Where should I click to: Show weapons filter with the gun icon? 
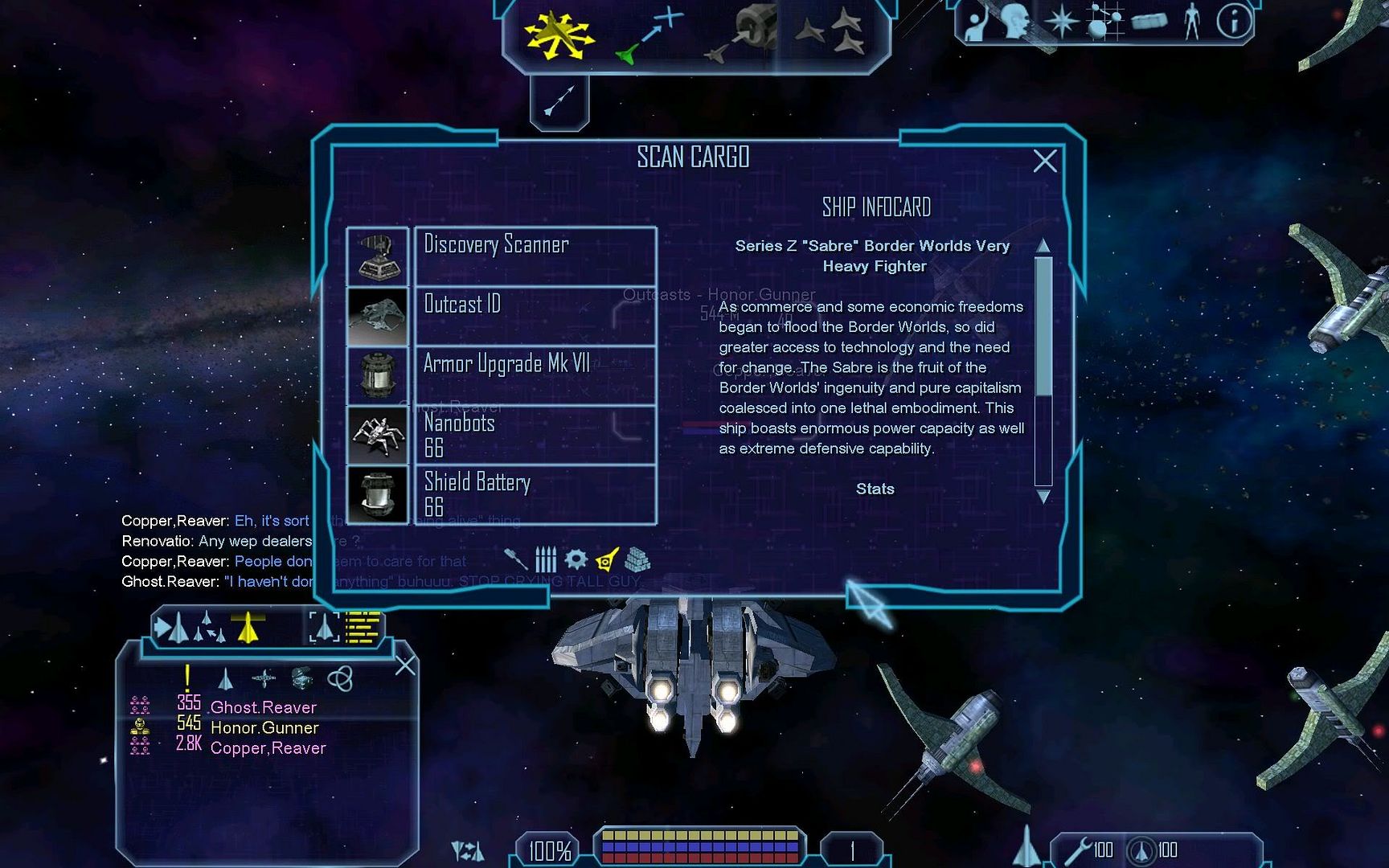(515, 559)
